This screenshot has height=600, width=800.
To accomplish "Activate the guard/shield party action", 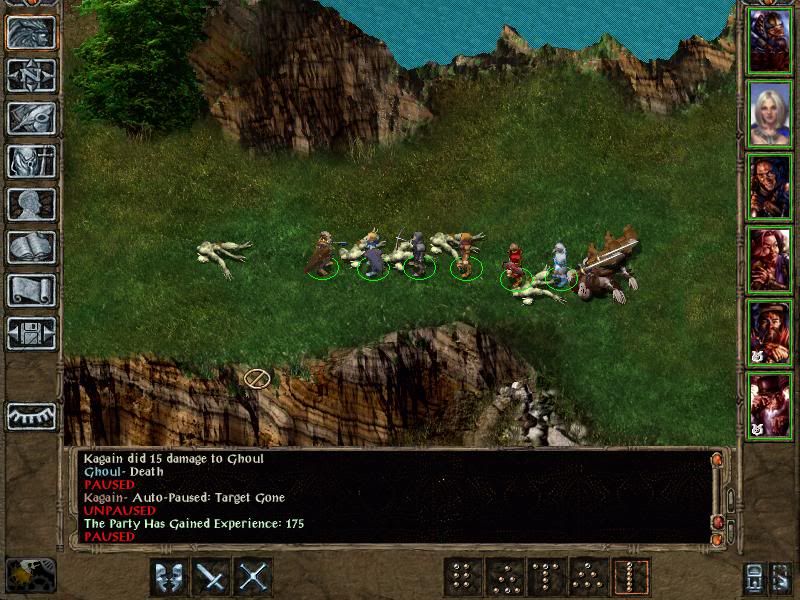I will point(169,577).
